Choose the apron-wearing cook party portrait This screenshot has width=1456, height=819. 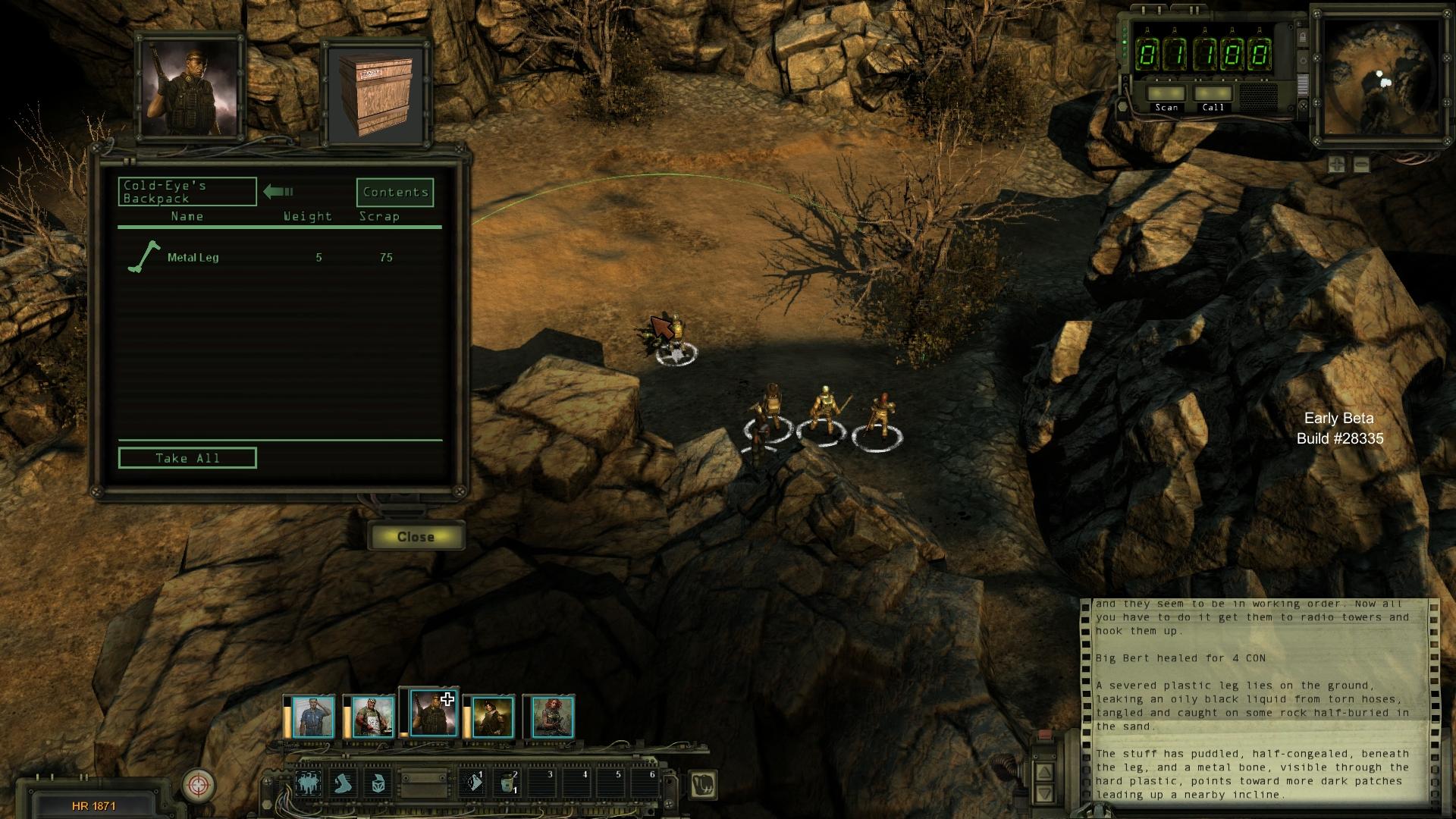point(372,717)
